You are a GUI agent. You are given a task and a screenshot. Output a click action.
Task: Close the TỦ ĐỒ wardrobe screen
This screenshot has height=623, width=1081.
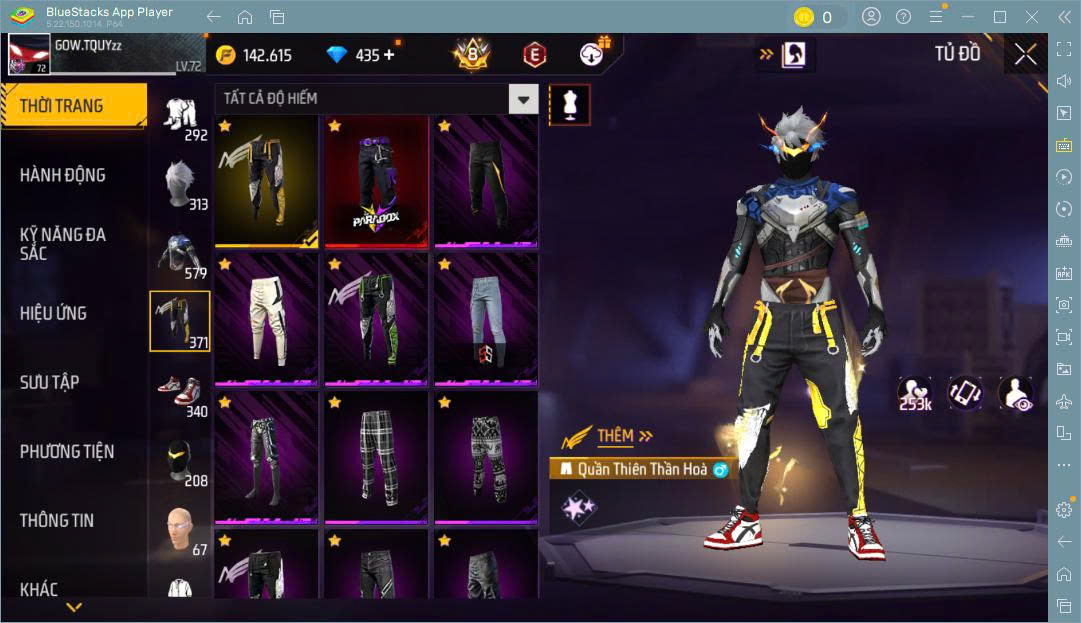tap(1025, 54)
